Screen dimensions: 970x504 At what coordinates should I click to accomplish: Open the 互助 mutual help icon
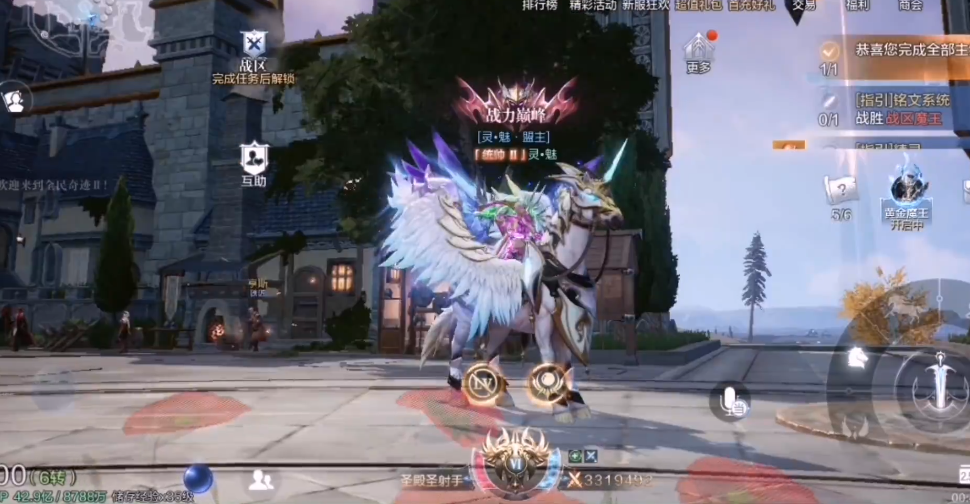(254, 158)
